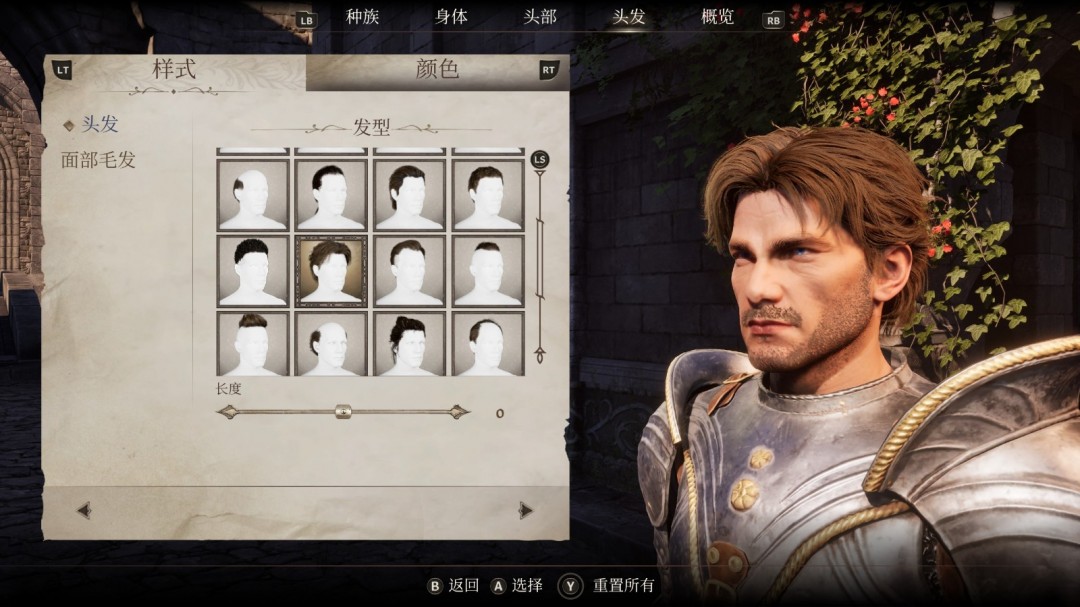Click the hairstyle list scrollbar
Image resolution: width=1080 pixels, height=607 pixels.
point(540,262)
